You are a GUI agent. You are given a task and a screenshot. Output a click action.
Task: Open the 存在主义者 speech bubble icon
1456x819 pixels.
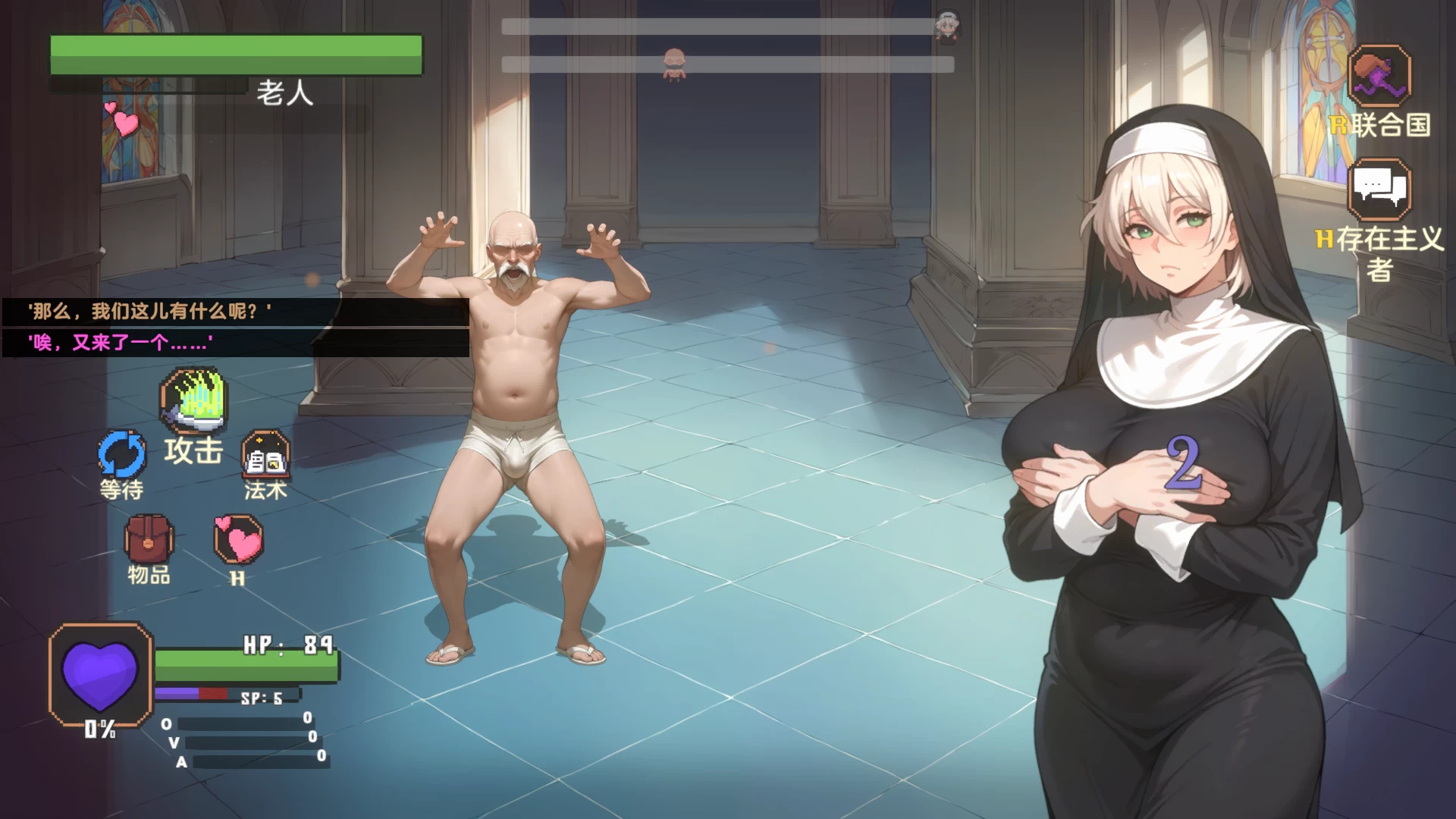[1379, 190]
